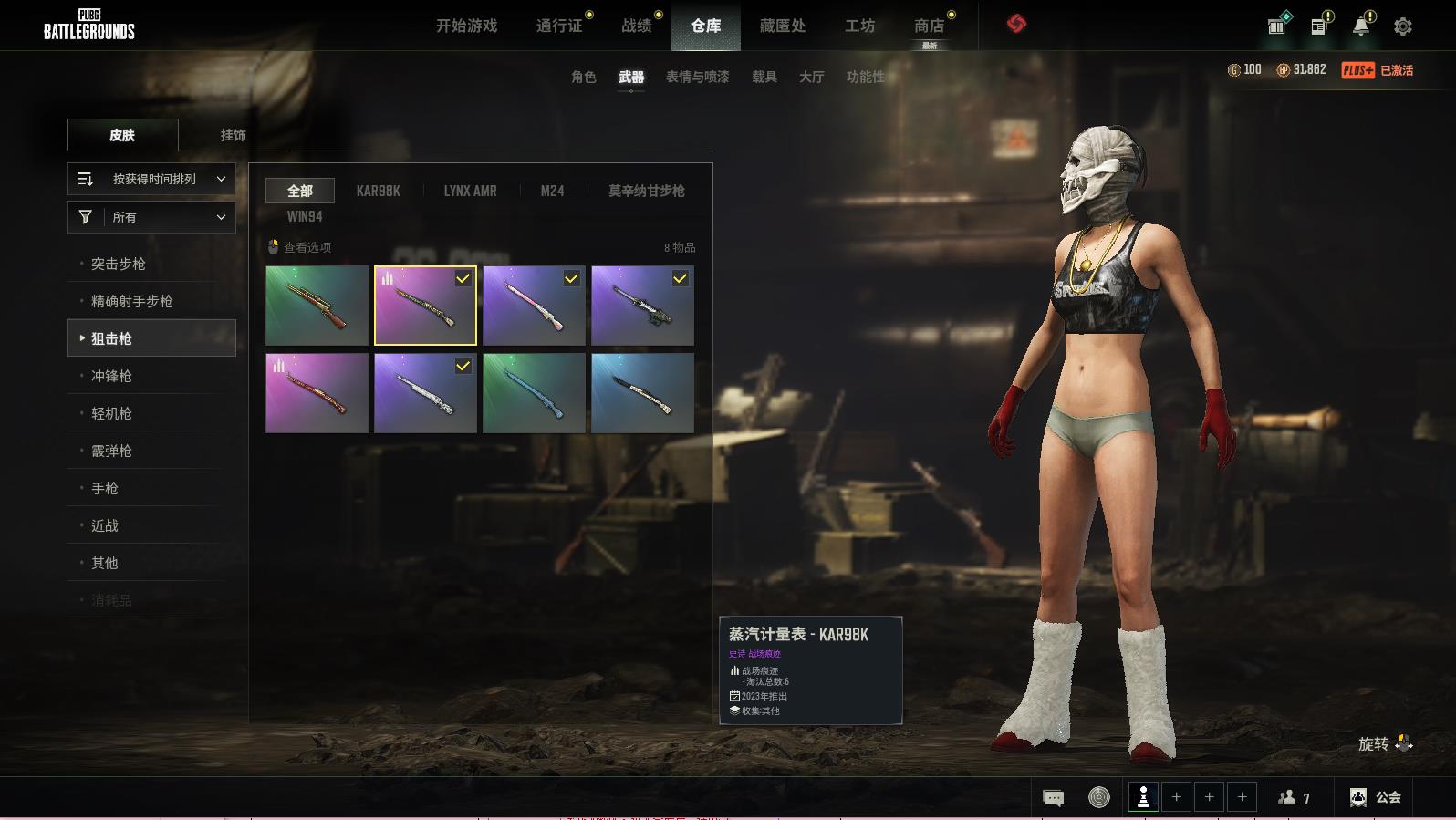The width and height of the screenshot is (1456, 820).
Task: Open the 工坊 workshop page
Action: click(859, 26)
